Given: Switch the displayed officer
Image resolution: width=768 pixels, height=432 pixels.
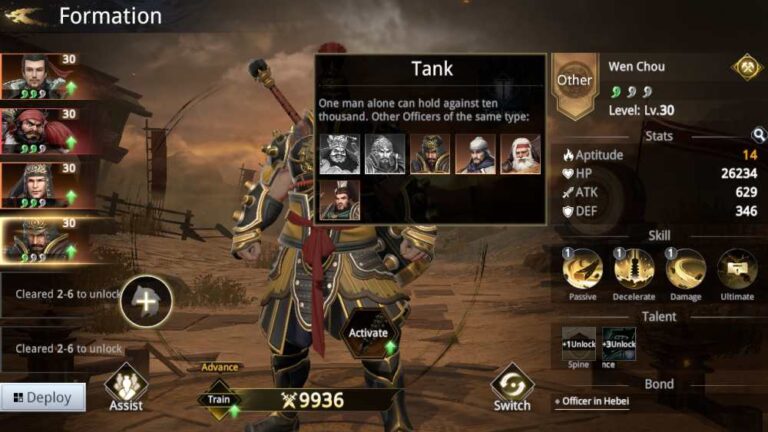Looking at the screenshot, I should tap(512, 388).
